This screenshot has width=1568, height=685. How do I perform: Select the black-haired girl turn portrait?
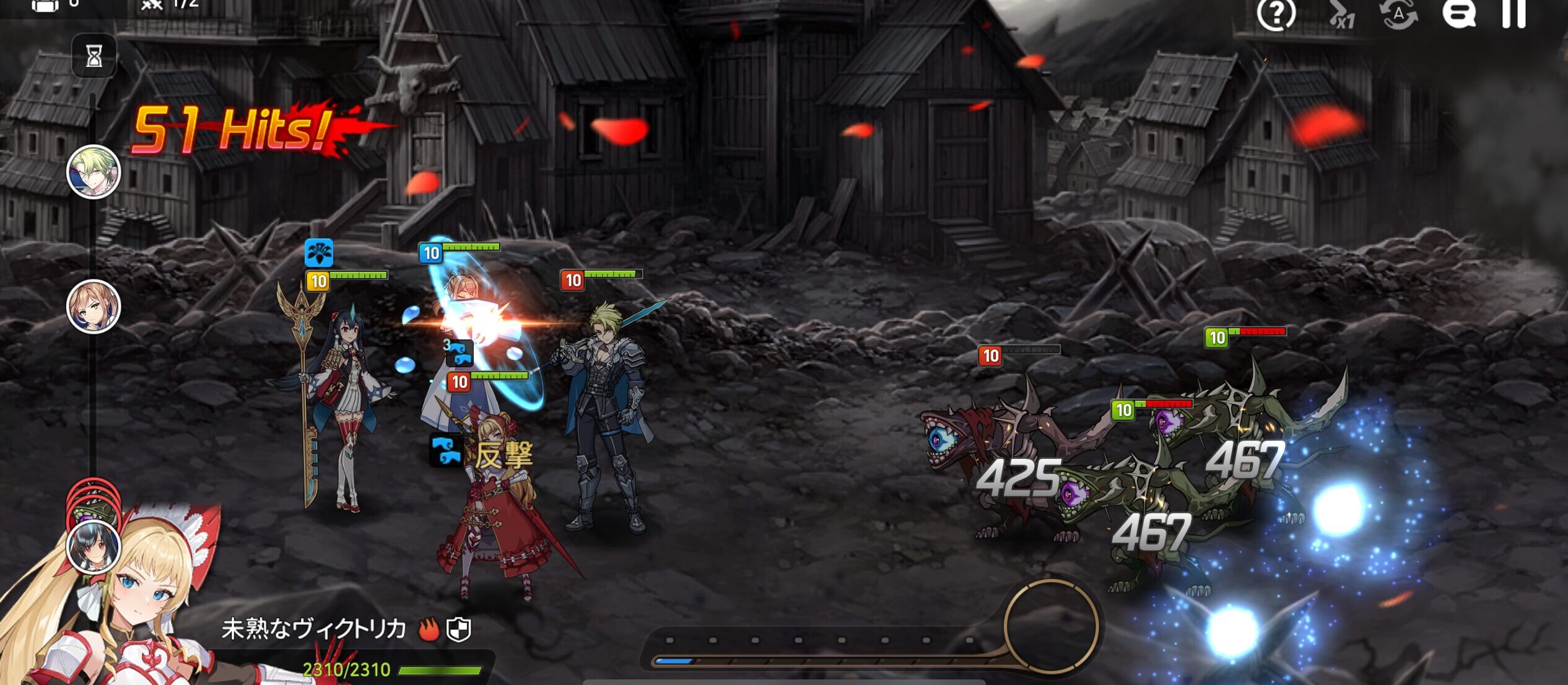coord(94,547)
